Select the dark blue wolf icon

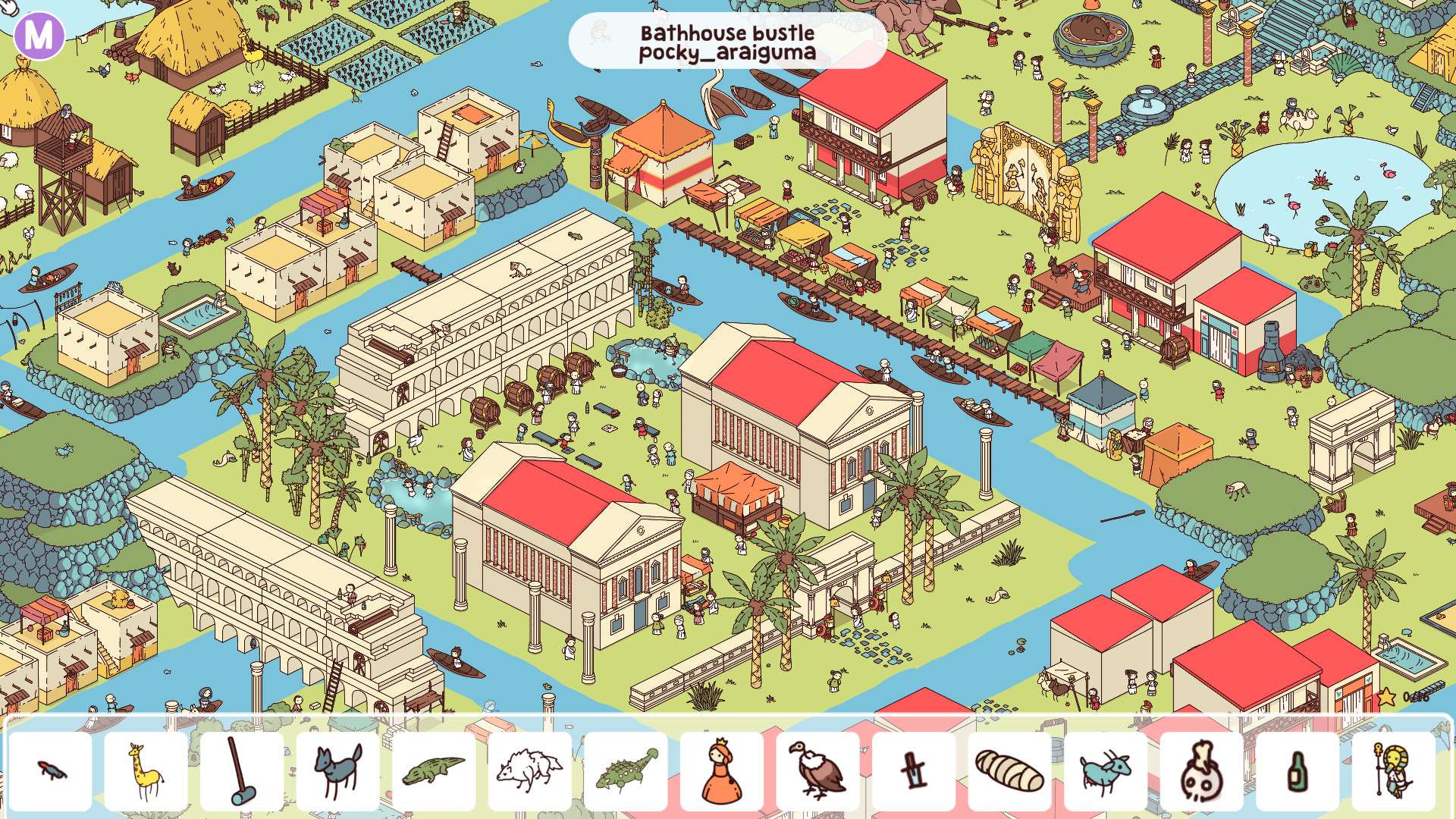[x=337, y=771]
